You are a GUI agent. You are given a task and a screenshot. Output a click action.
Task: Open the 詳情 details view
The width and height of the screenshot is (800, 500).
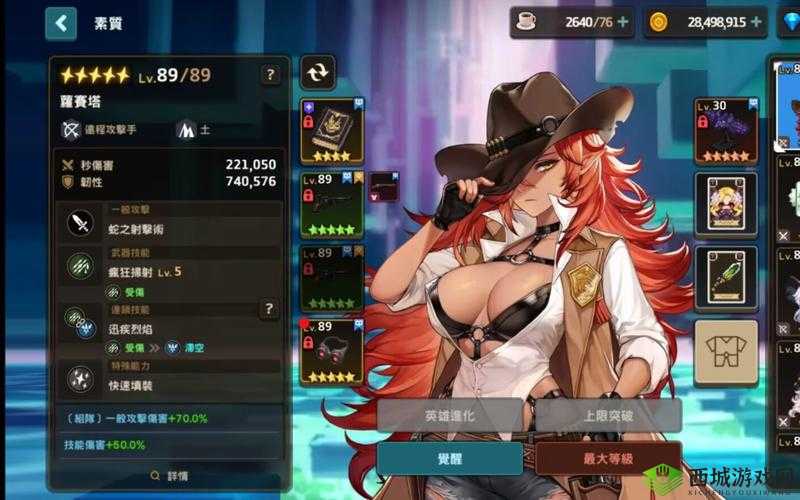click(168, 476)
